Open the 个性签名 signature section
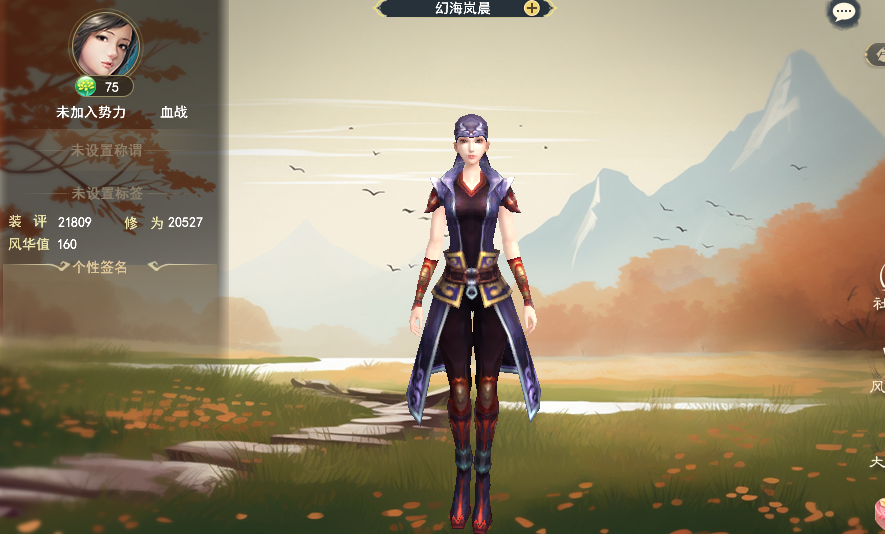Viewport: 885px width, 534px height. (x=100, y=267)
